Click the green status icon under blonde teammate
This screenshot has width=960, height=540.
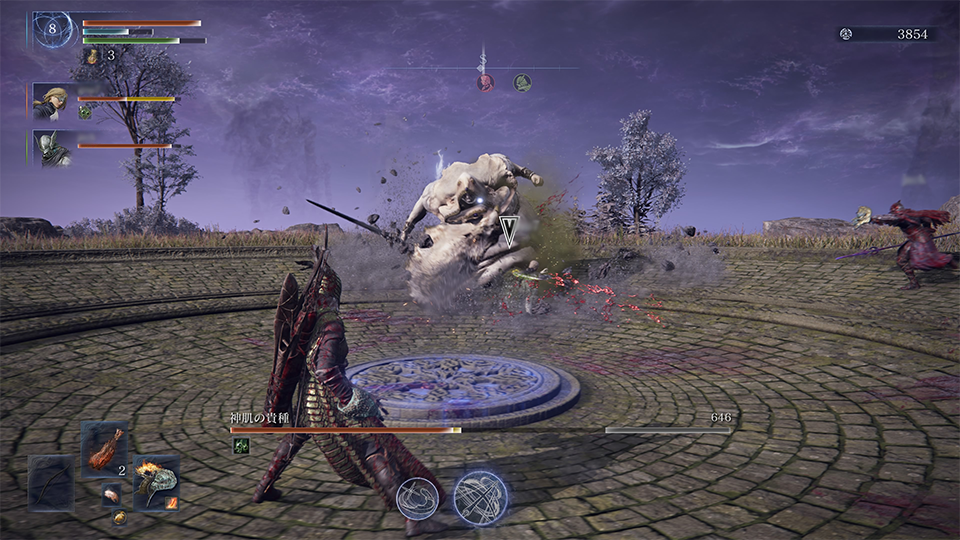point(85,113)
